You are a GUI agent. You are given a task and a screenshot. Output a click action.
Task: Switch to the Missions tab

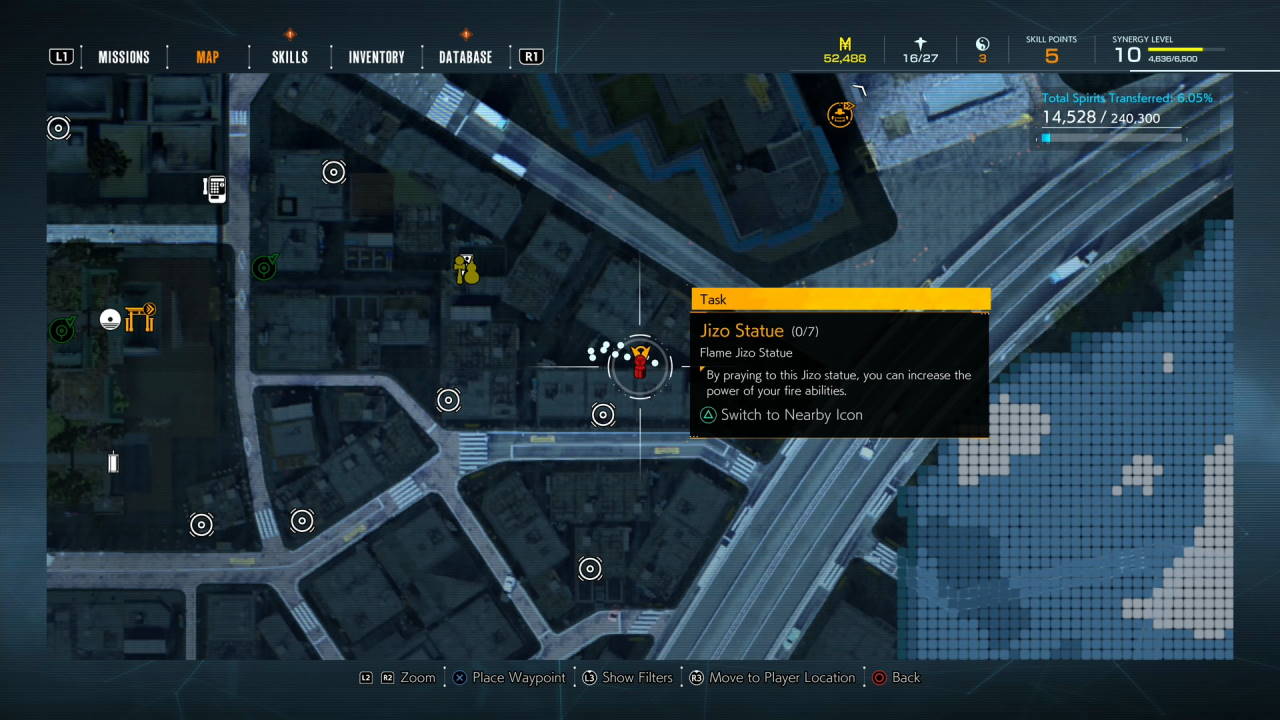tap(124, 57)
